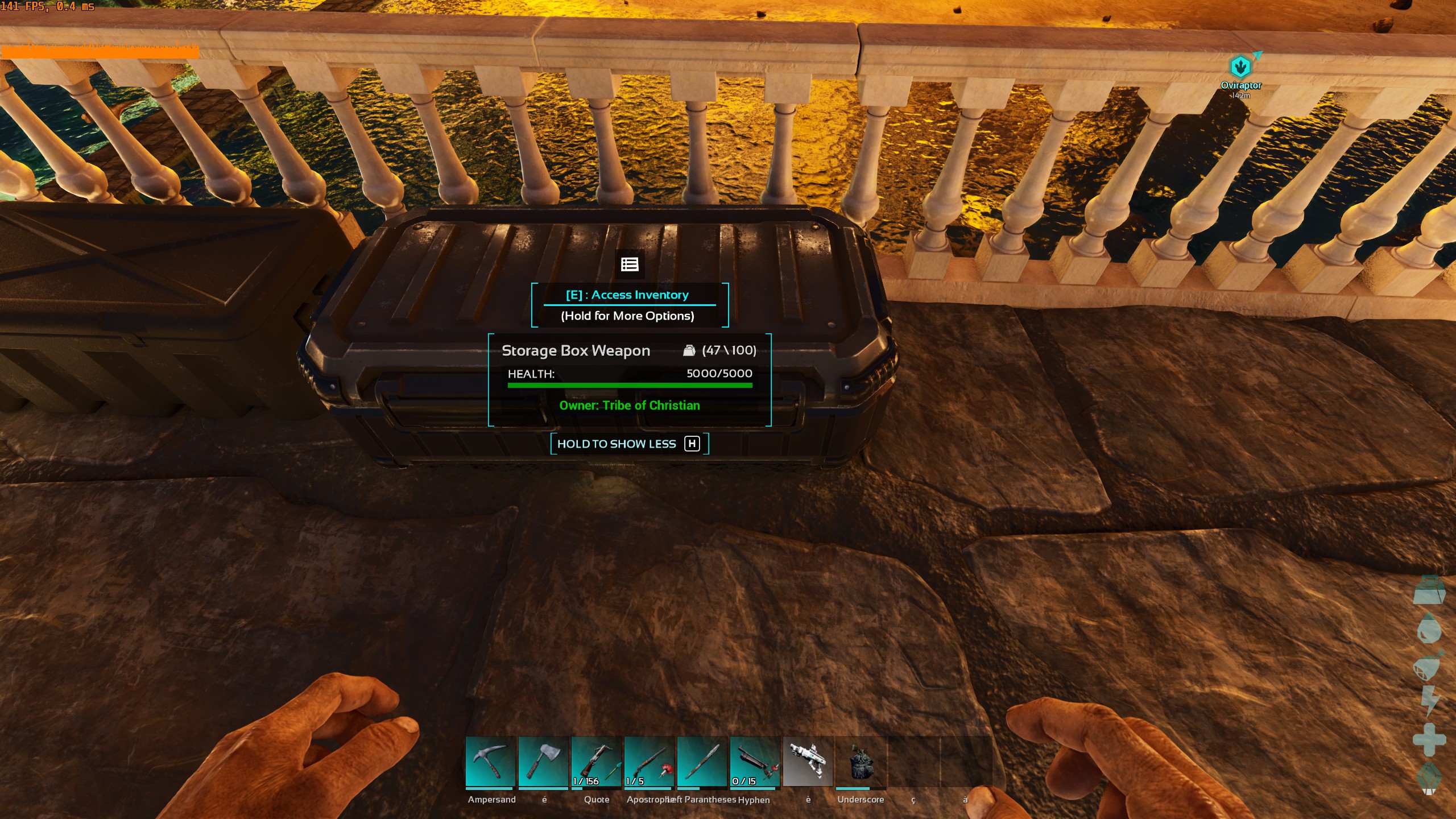Select the white pistol hotbar slot
The height and width of the screenshot is (819, 1456).
point(808,762)
